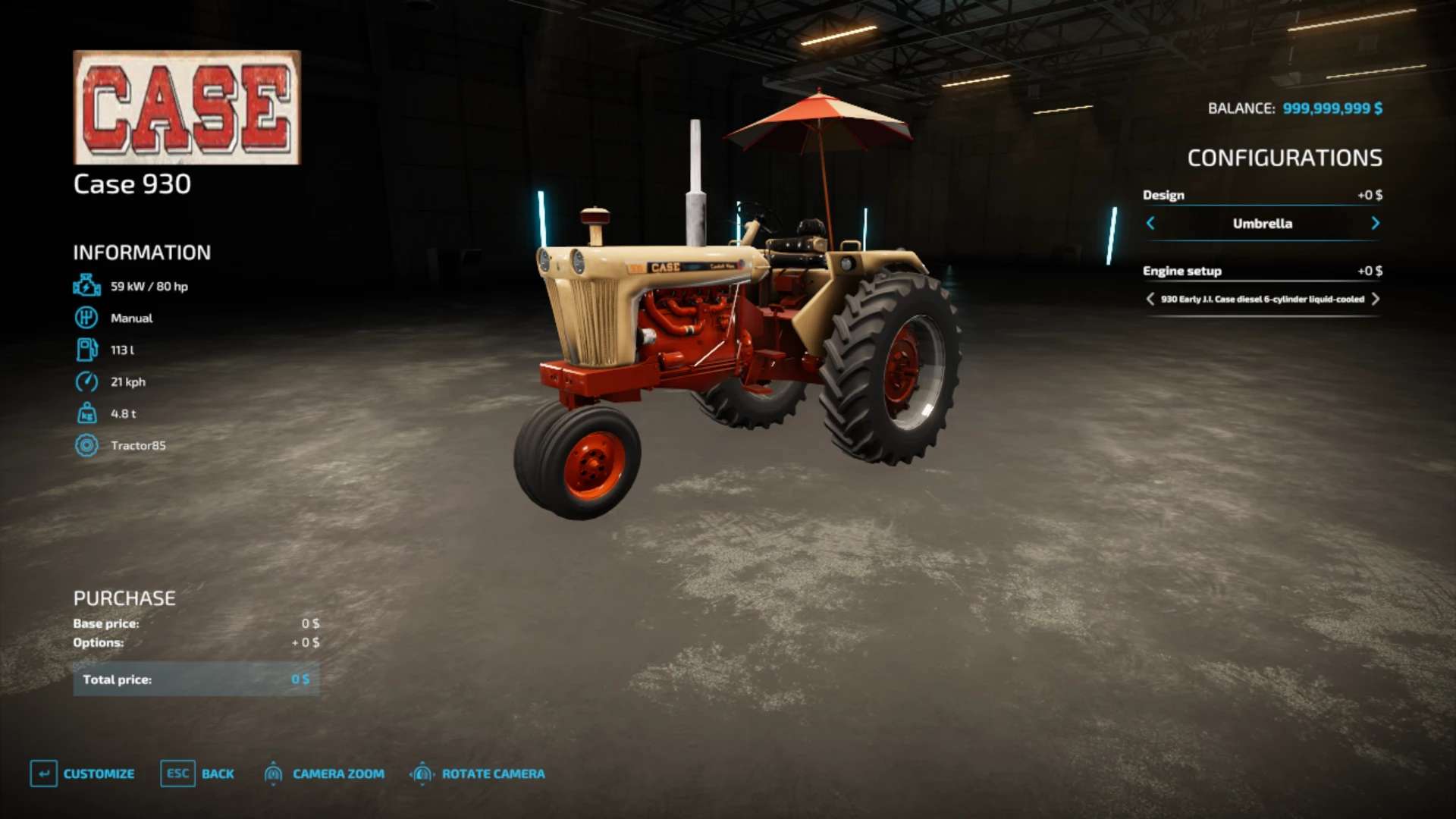Viewport: 1456px width, 819px height.
Task: Click the Customize button
Action: [83, 773]
